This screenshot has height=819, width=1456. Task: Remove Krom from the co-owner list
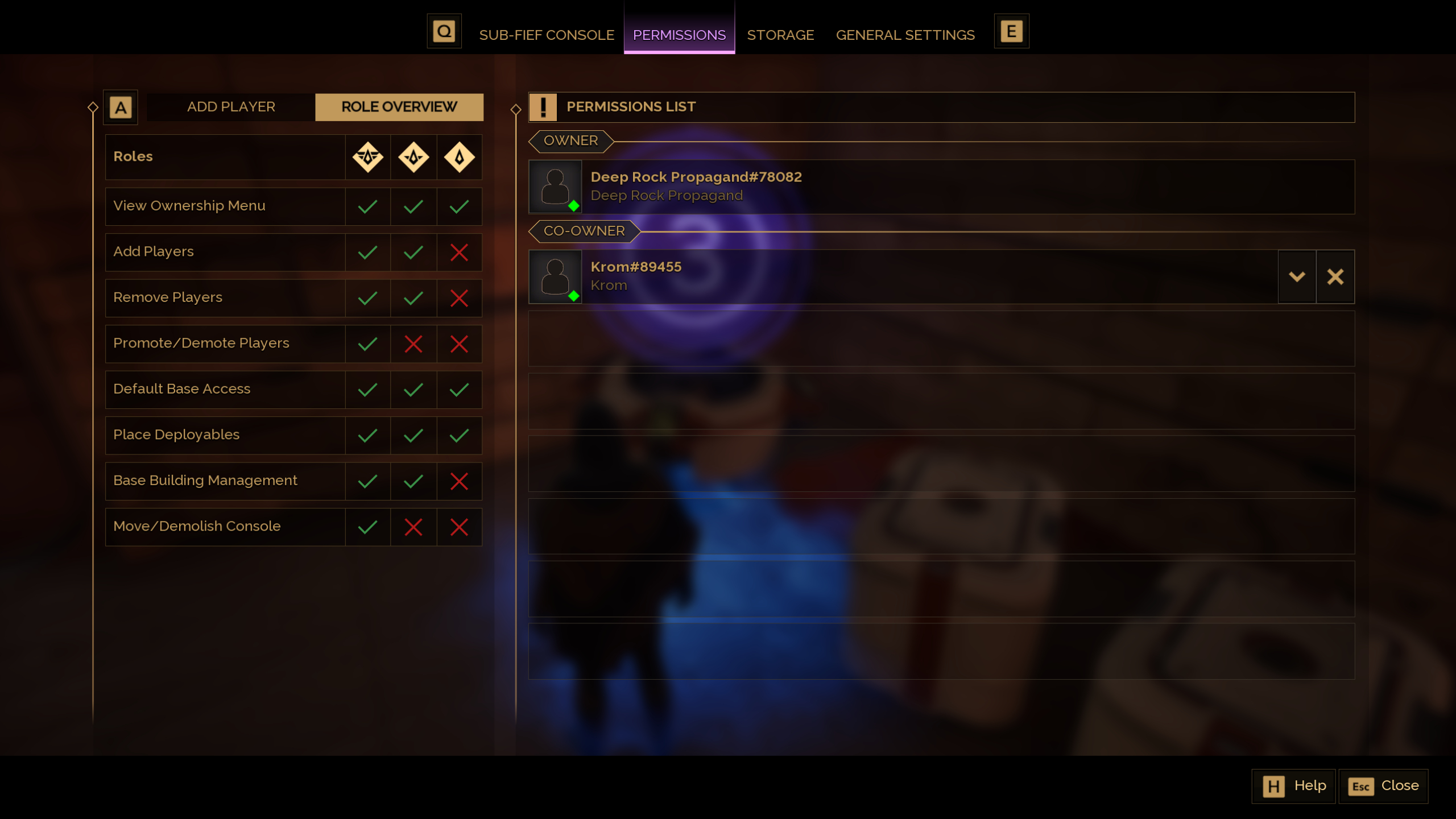pos(1335,276)
